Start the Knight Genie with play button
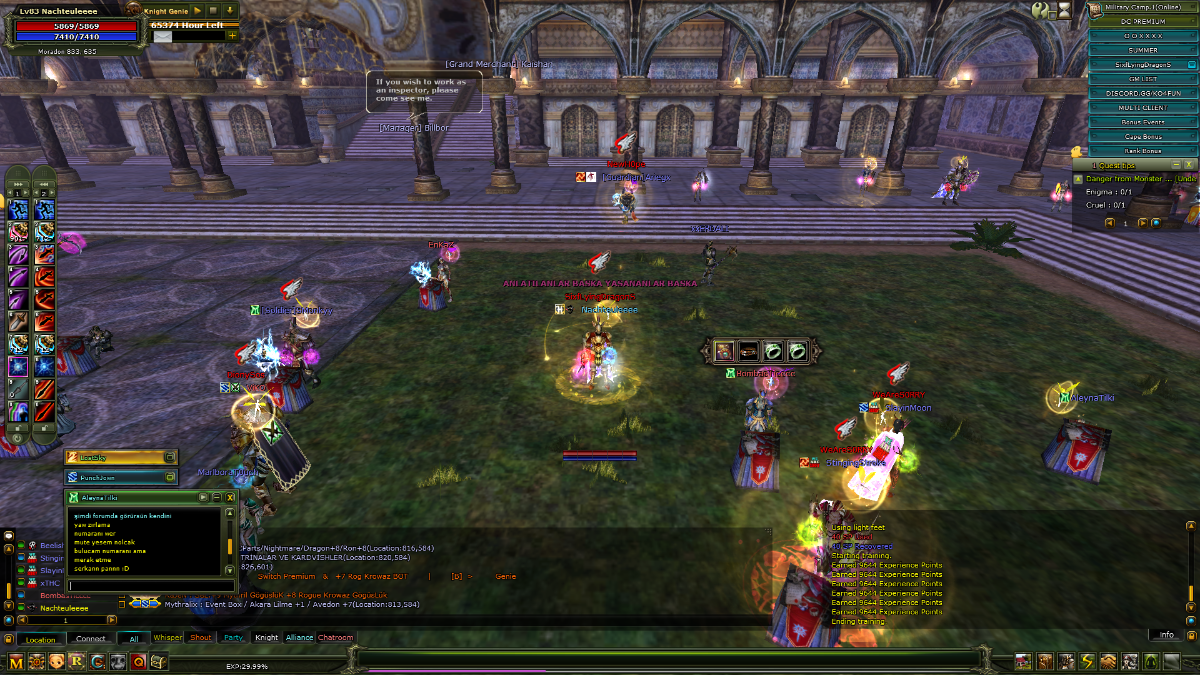Screen dimensions: 1200x675 point(198,10)
